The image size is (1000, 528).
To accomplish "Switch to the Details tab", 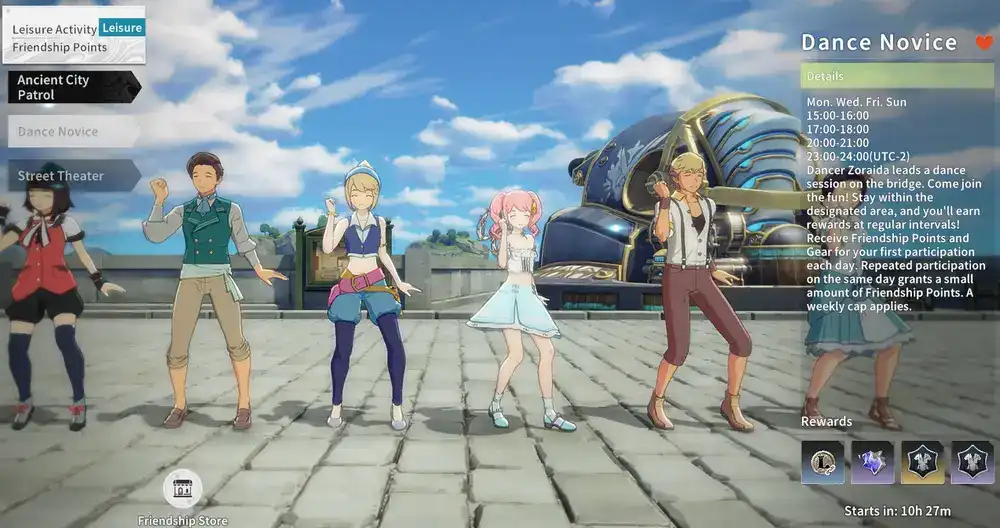I will pos(897,76).
